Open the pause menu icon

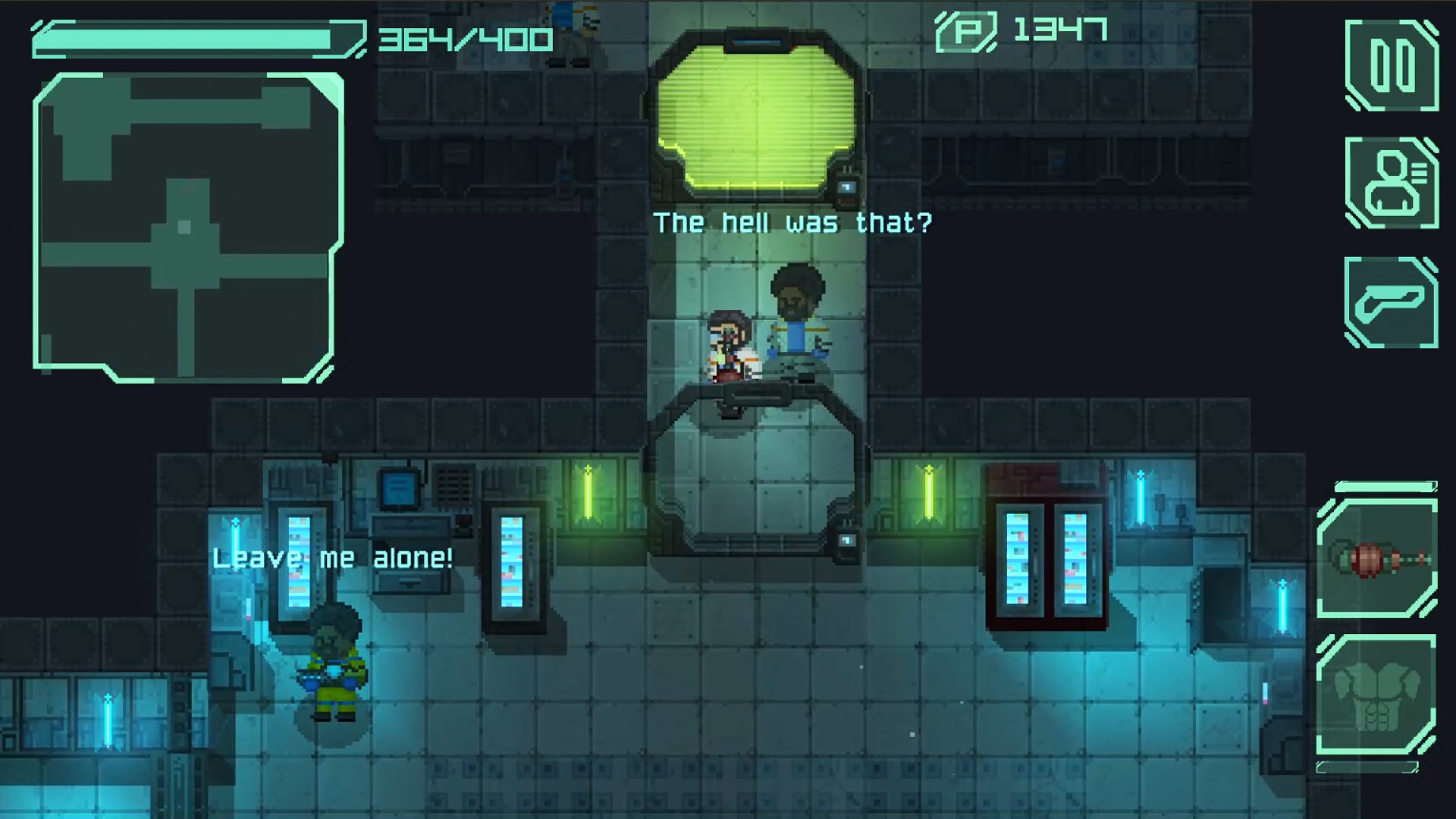1394,66
